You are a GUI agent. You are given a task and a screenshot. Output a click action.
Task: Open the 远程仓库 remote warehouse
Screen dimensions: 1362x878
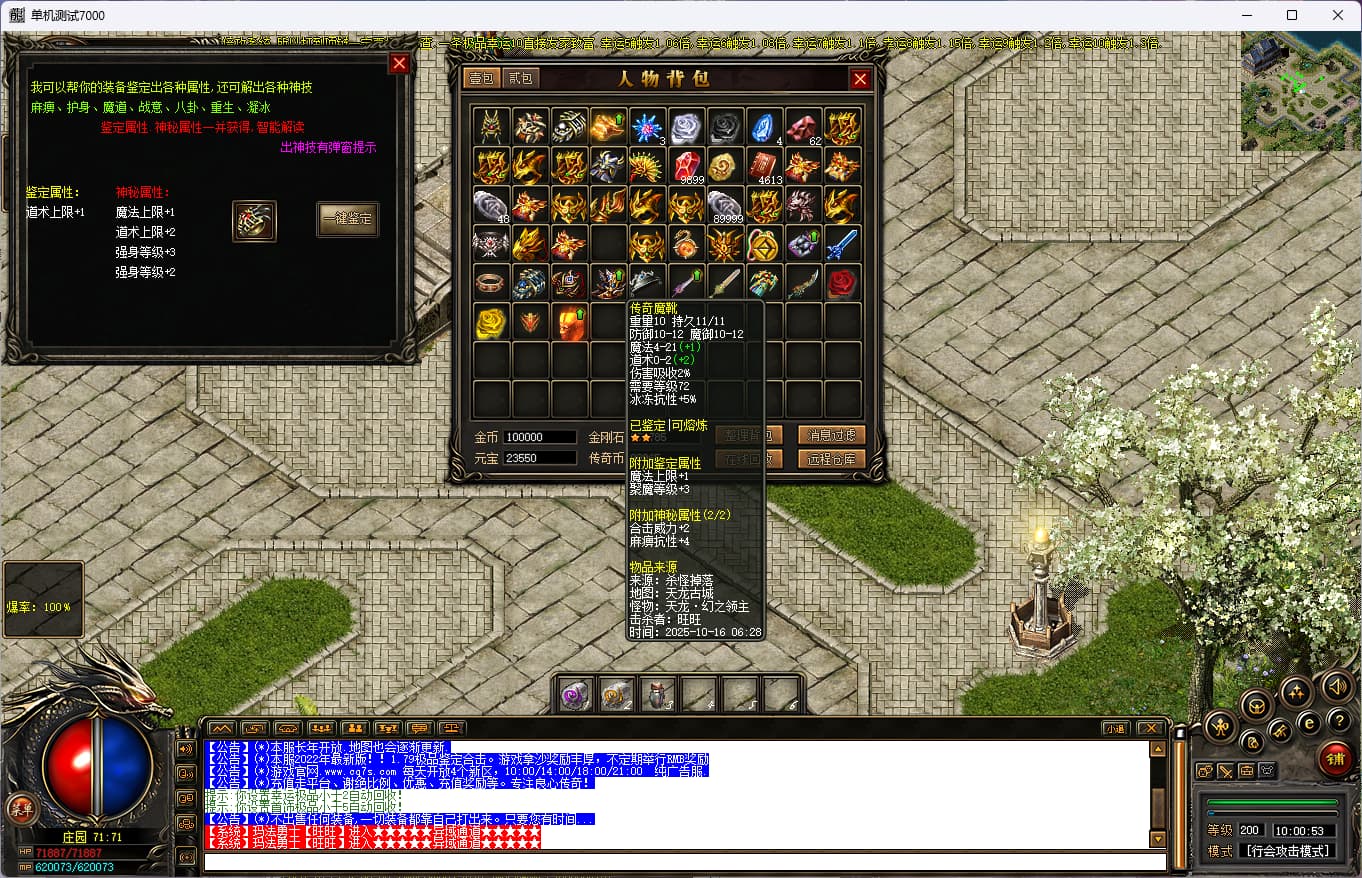[x=831, y=459]
